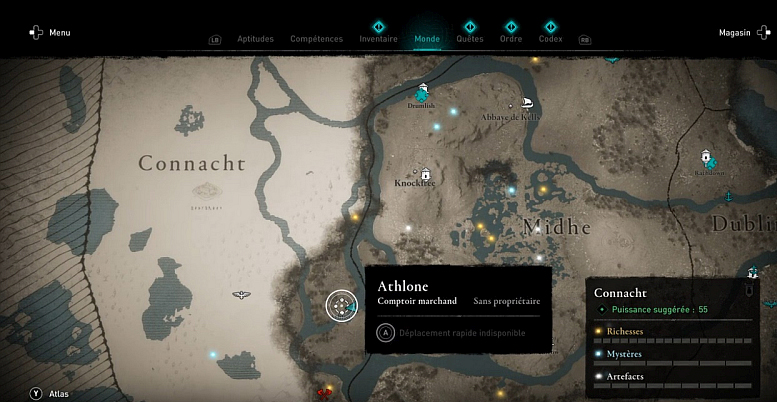Show the Codex tab
The height and width of the screenshot is (402, 777).
point(550,39)
